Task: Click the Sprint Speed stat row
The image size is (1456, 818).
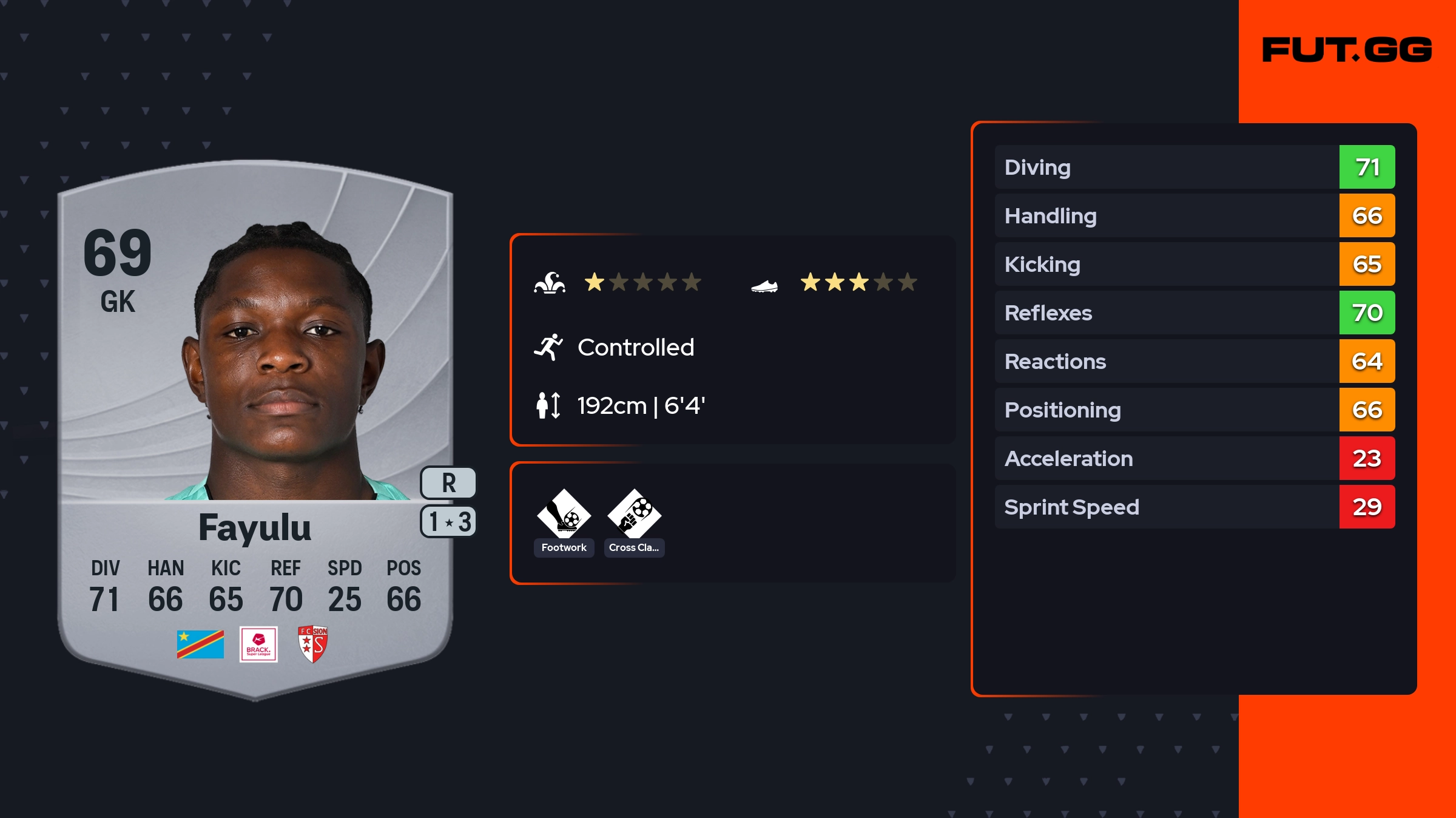Action: tap(1194, 507)
